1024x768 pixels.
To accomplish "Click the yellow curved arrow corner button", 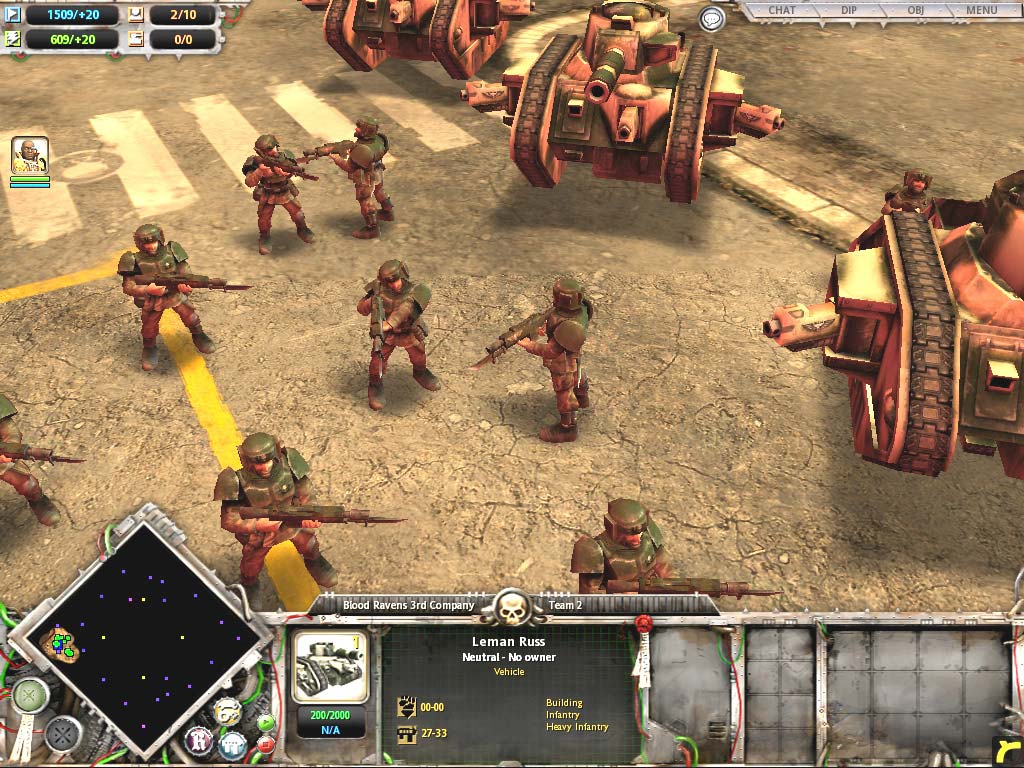I will (1006, 750).
